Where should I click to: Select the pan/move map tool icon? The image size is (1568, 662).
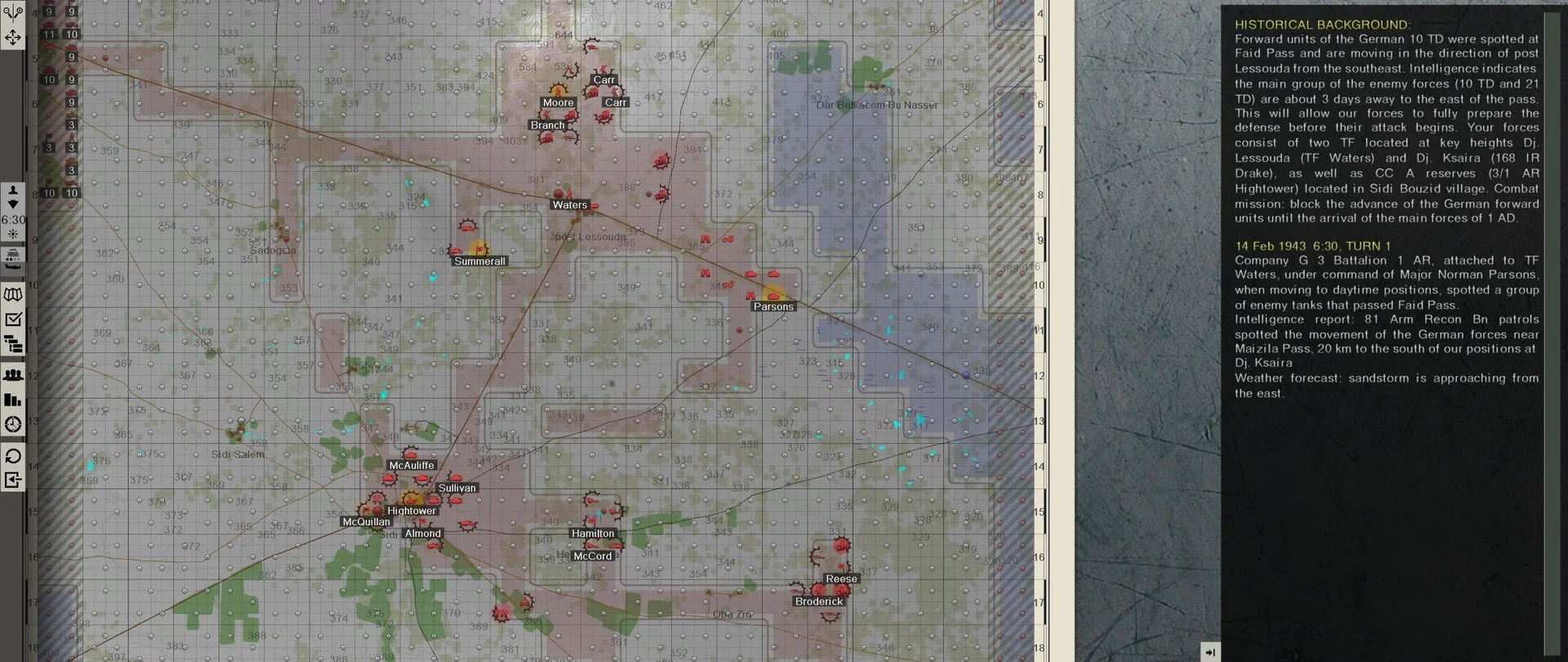[12, 37]
